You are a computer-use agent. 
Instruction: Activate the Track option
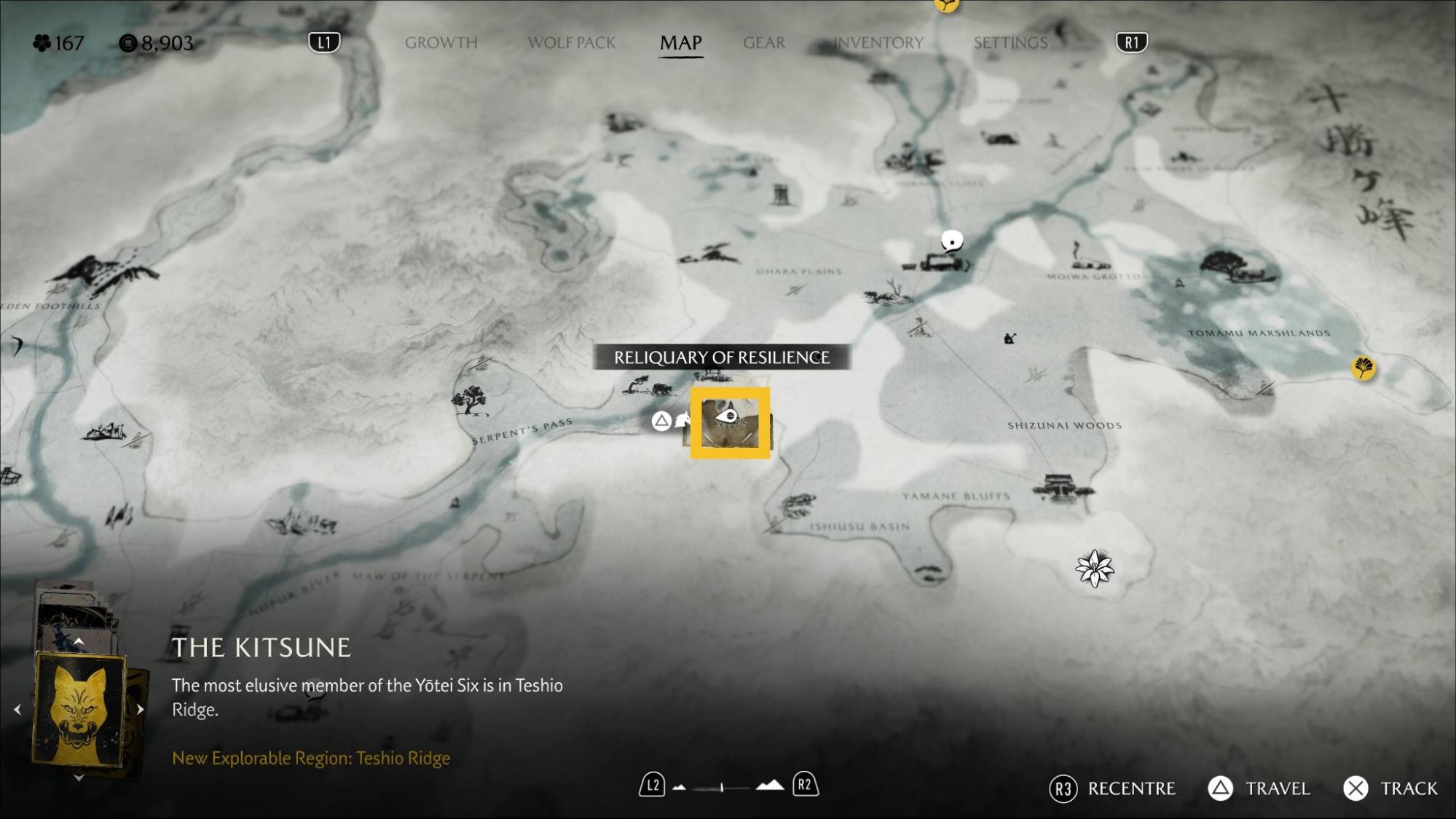coord(1408,788)
